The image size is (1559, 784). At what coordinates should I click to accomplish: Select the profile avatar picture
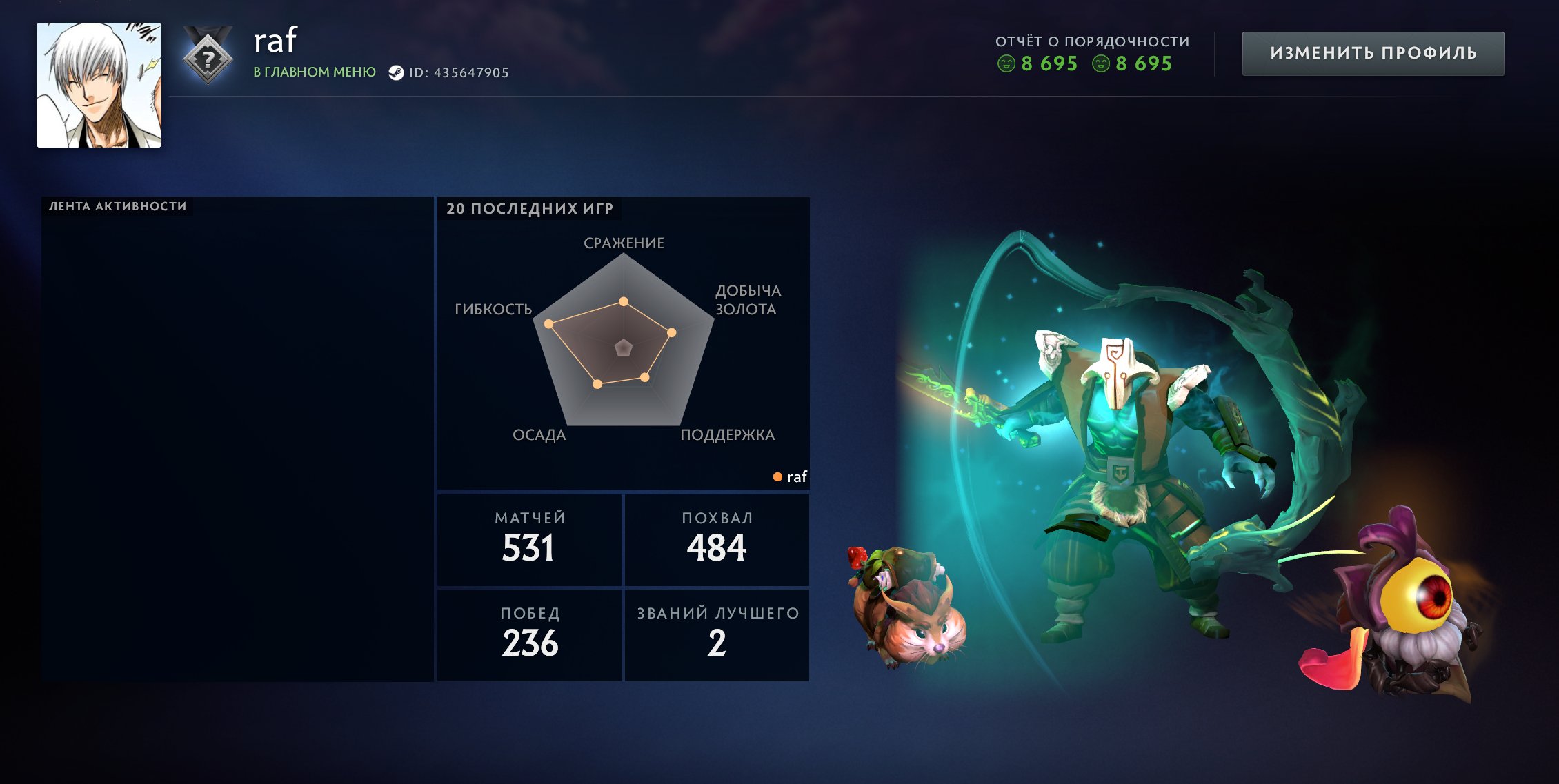click(99, 86)
